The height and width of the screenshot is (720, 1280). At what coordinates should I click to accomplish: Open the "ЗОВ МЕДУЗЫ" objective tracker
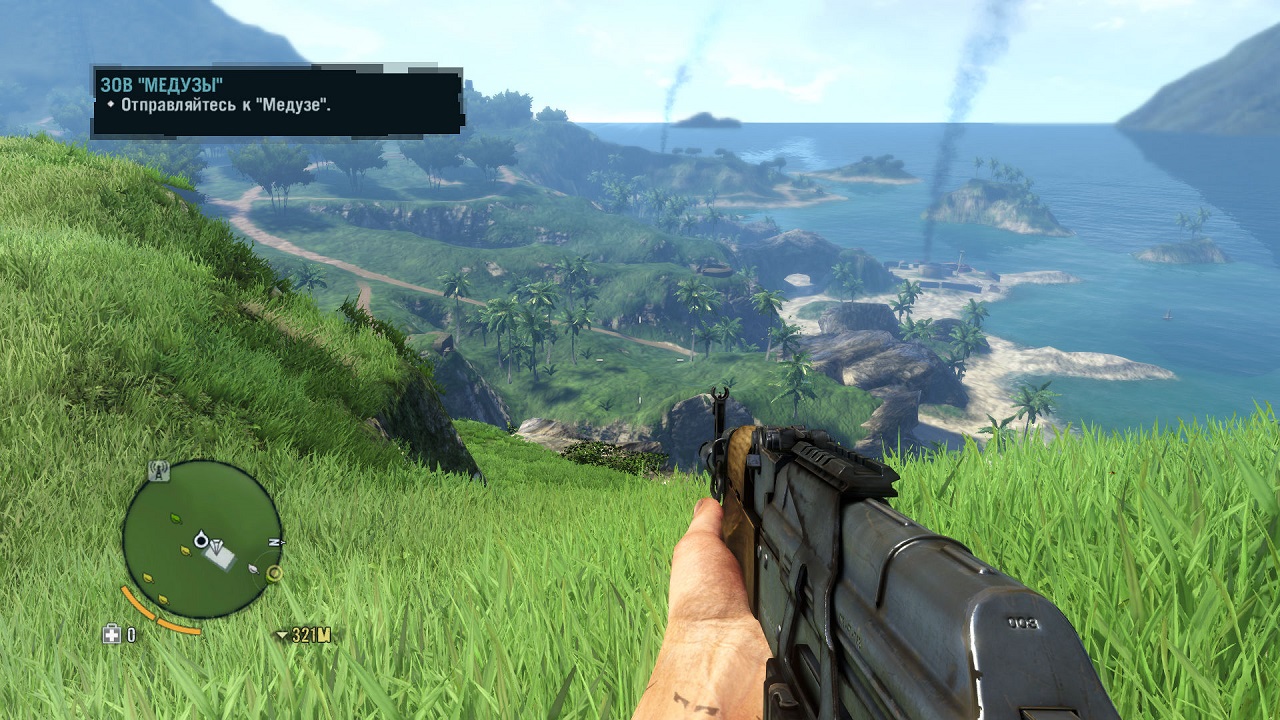coord(277,101)
